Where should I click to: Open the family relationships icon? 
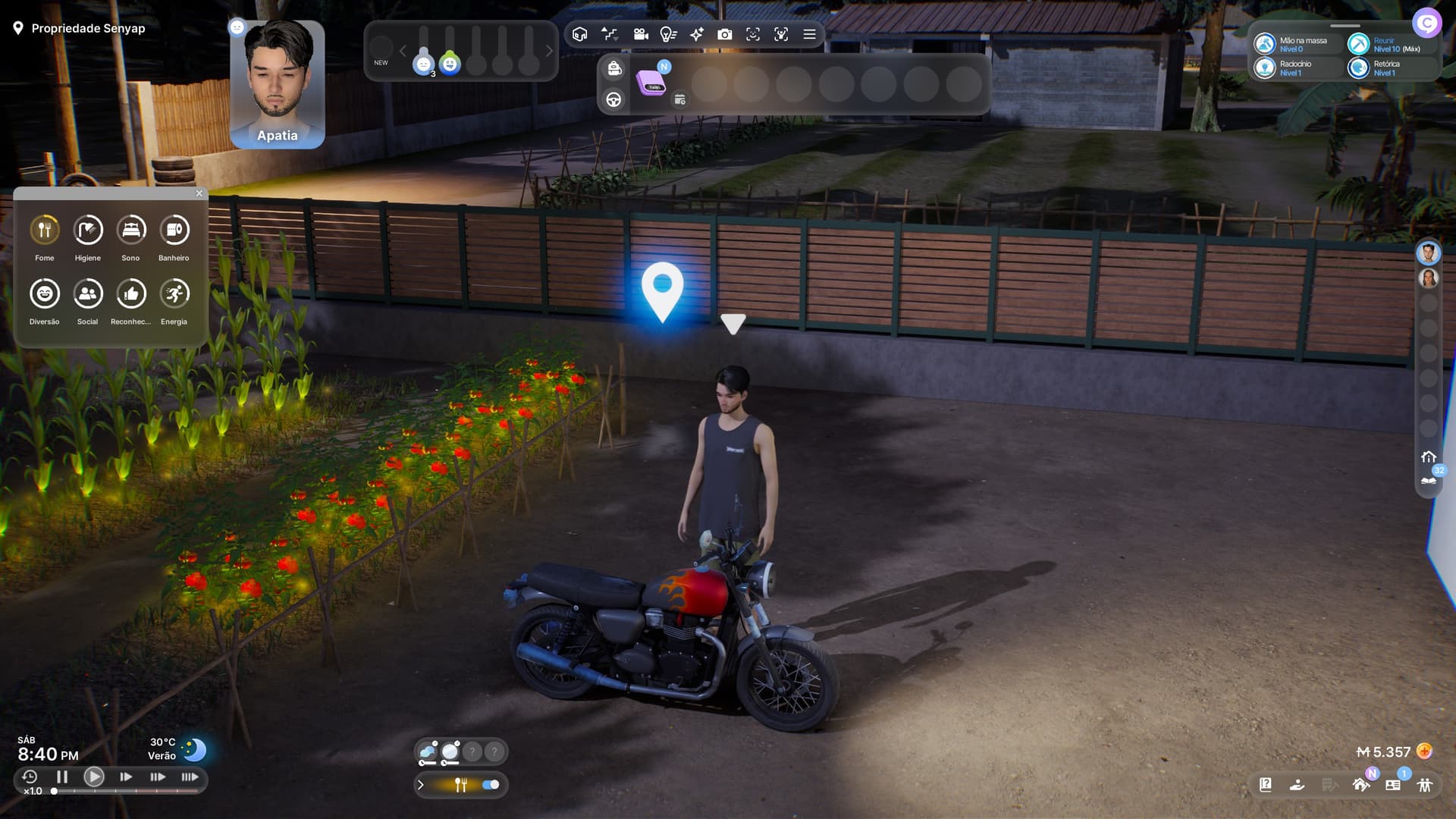click(x=1425, y=785)
